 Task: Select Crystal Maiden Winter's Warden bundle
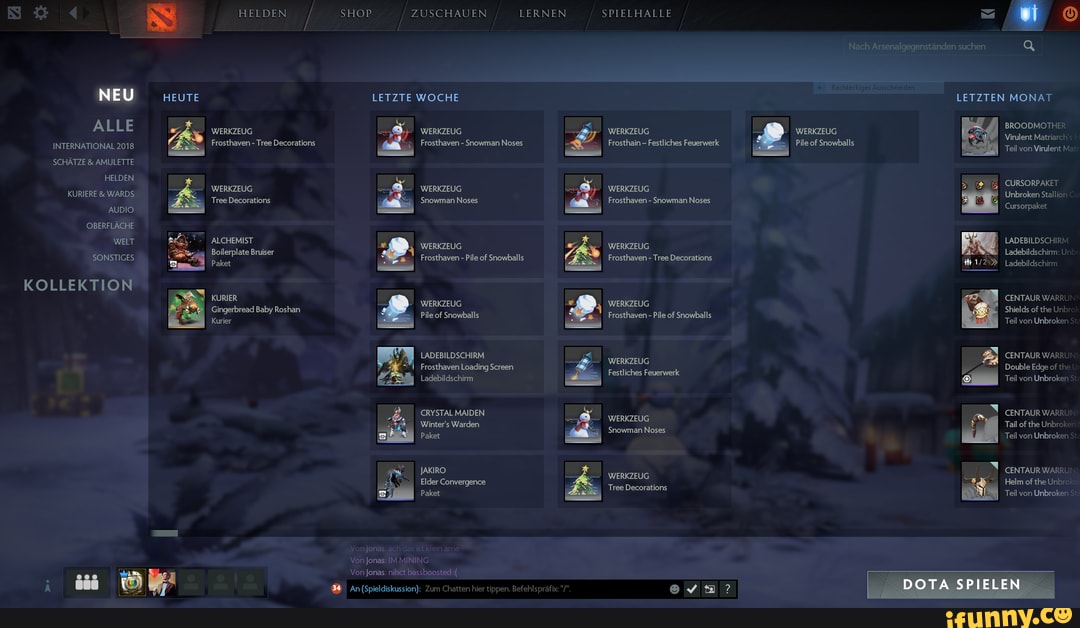coord(458,424)
